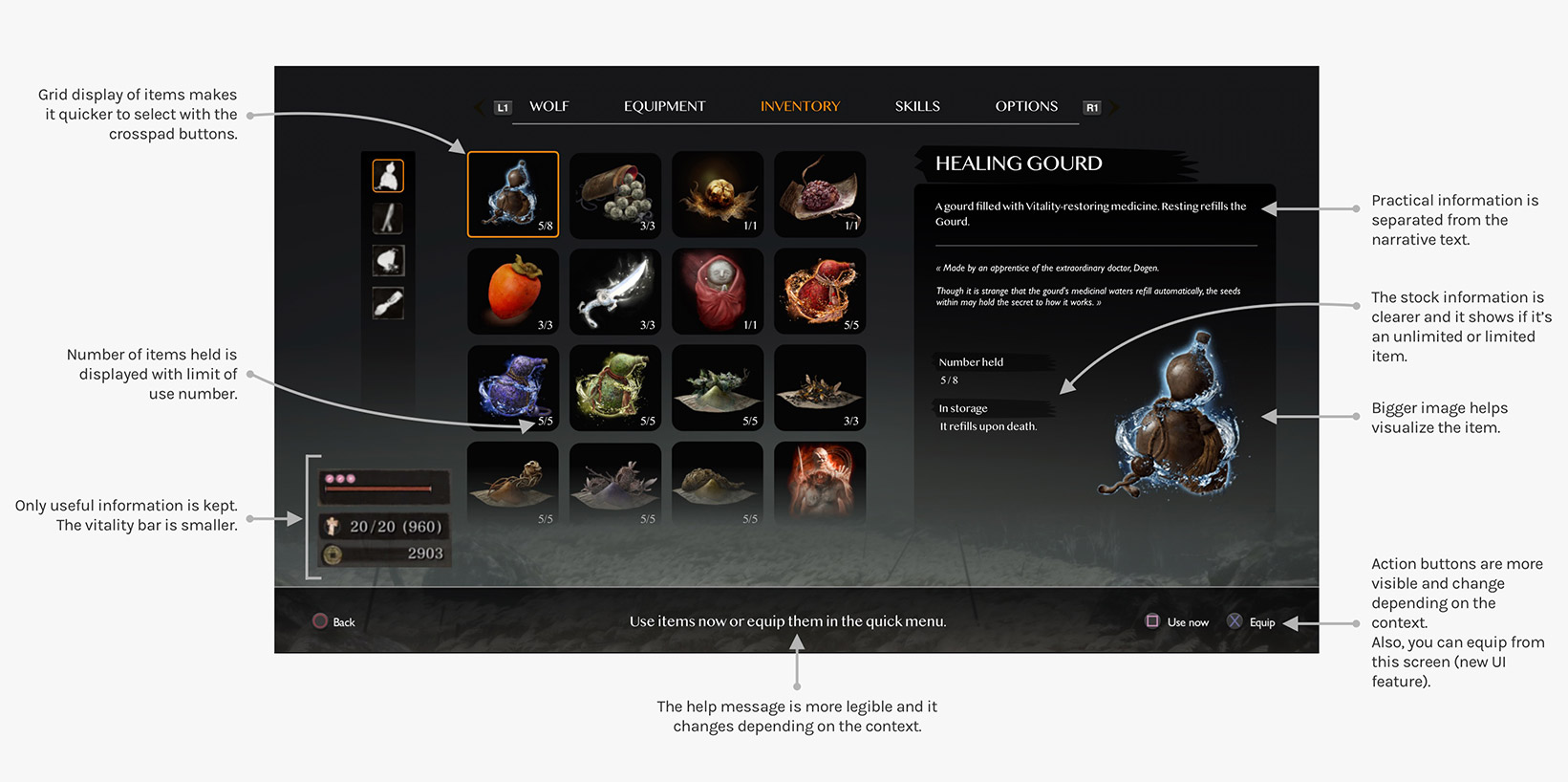Open the Equipment tab
Viewport: 1568px width, 782px height.
pos(664,106)
